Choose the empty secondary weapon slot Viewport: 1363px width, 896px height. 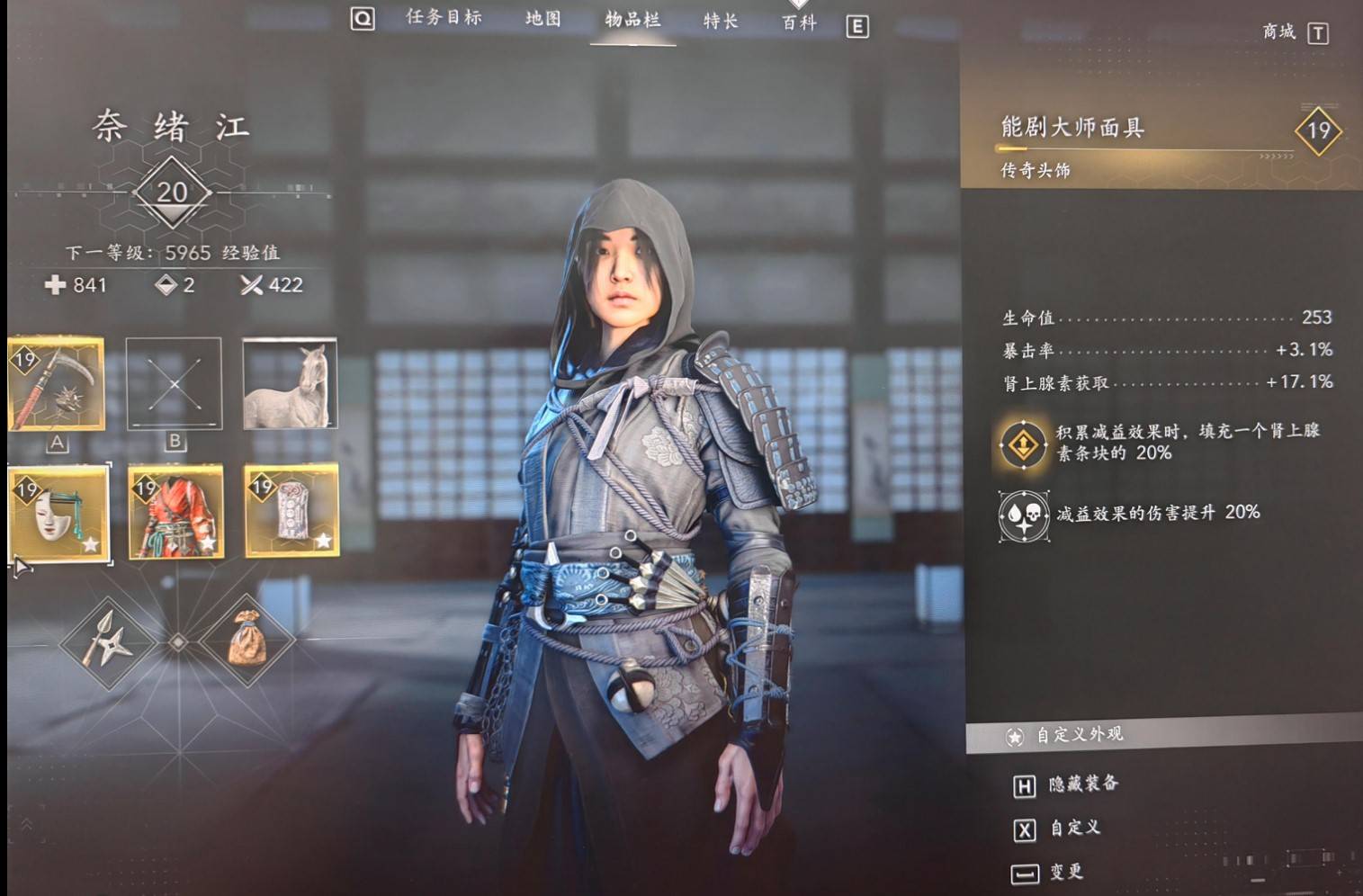coord(174,384)
